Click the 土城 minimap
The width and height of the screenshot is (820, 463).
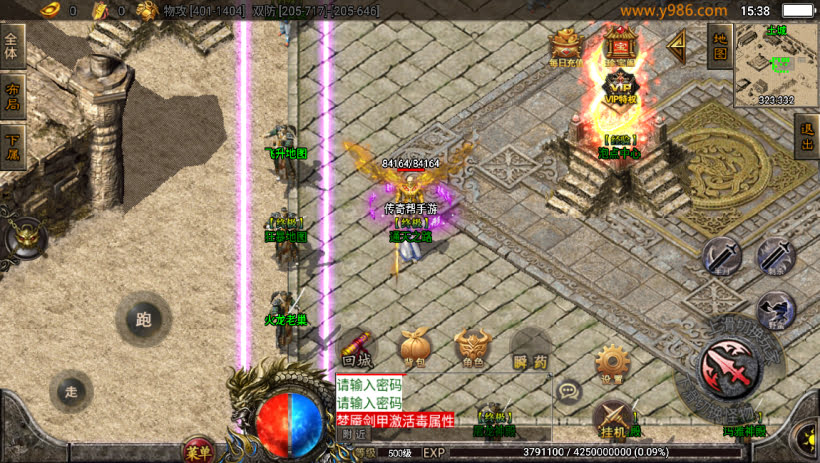click(x=777, y=64)
